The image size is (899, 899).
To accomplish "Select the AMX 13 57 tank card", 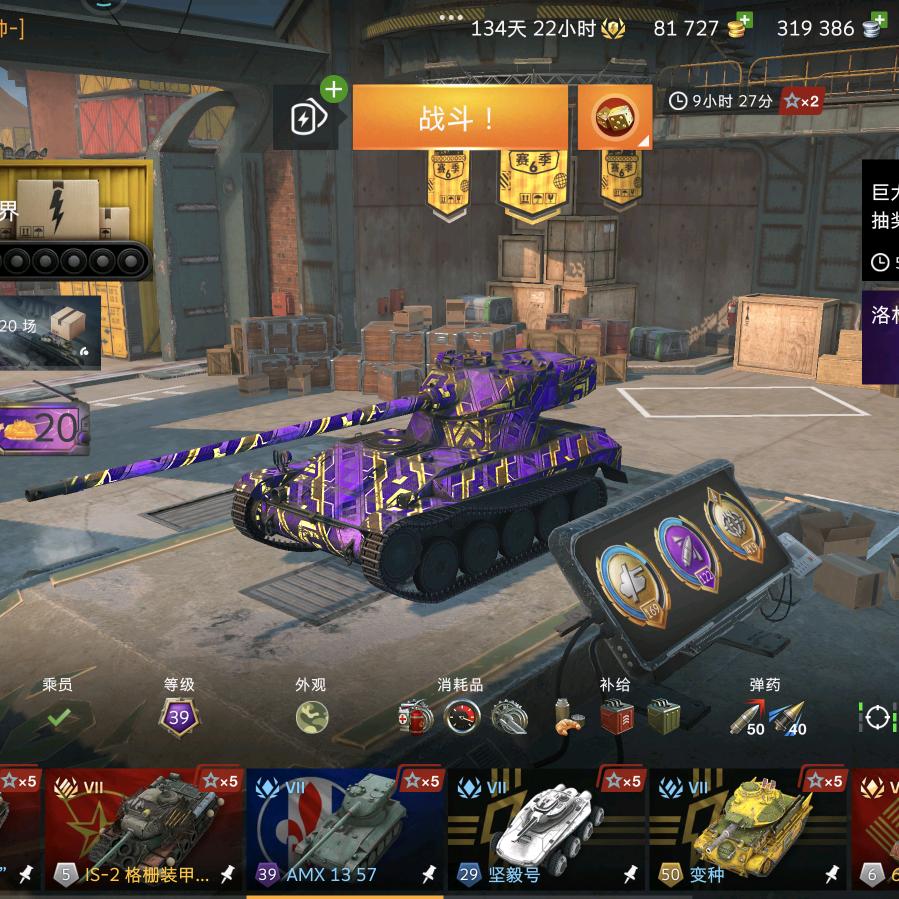I will (x=345, y=828).
